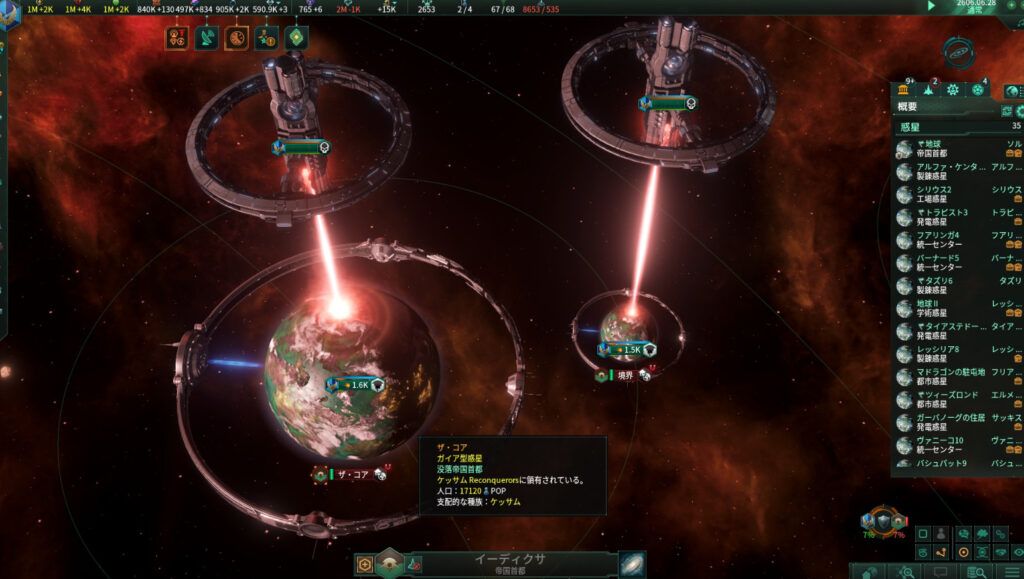Open the satellite dish notification icon
1024x579 pixels.
[x=207, y=38]
